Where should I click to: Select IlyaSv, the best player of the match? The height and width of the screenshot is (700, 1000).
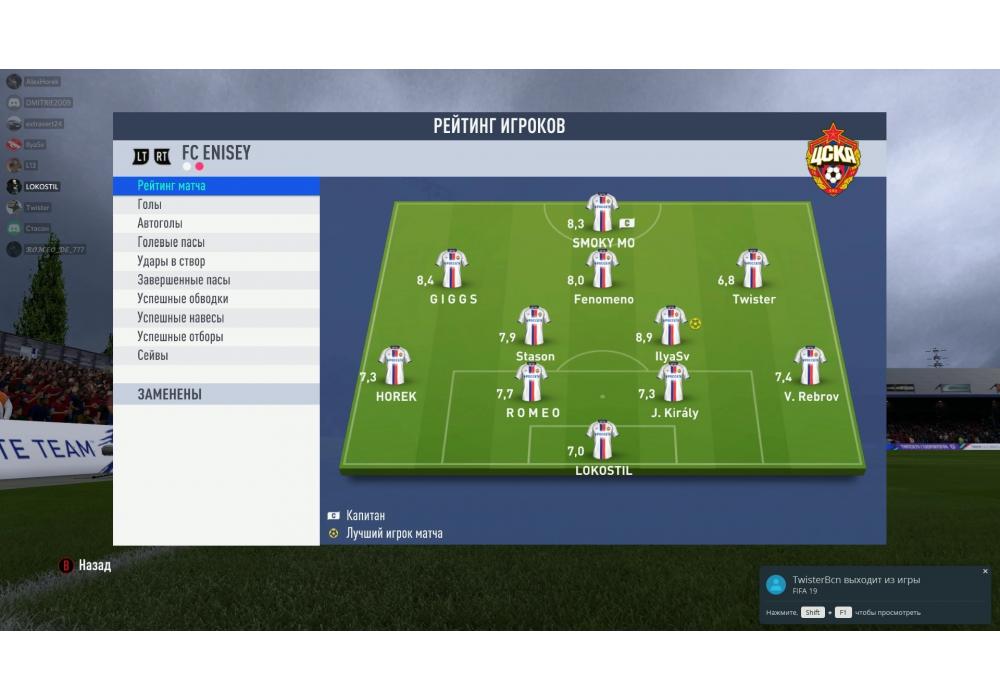point(670,326)
